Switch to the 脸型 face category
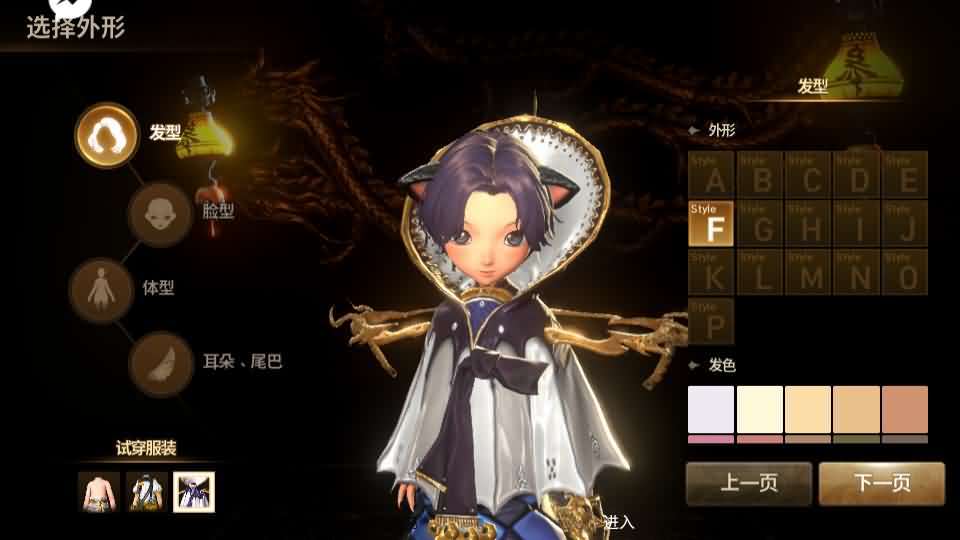 tap(159, 213)
